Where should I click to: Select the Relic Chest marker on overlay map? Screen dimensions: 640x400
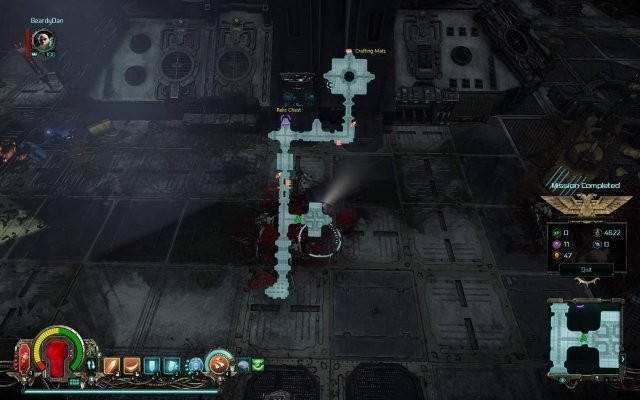click(285, 118)
